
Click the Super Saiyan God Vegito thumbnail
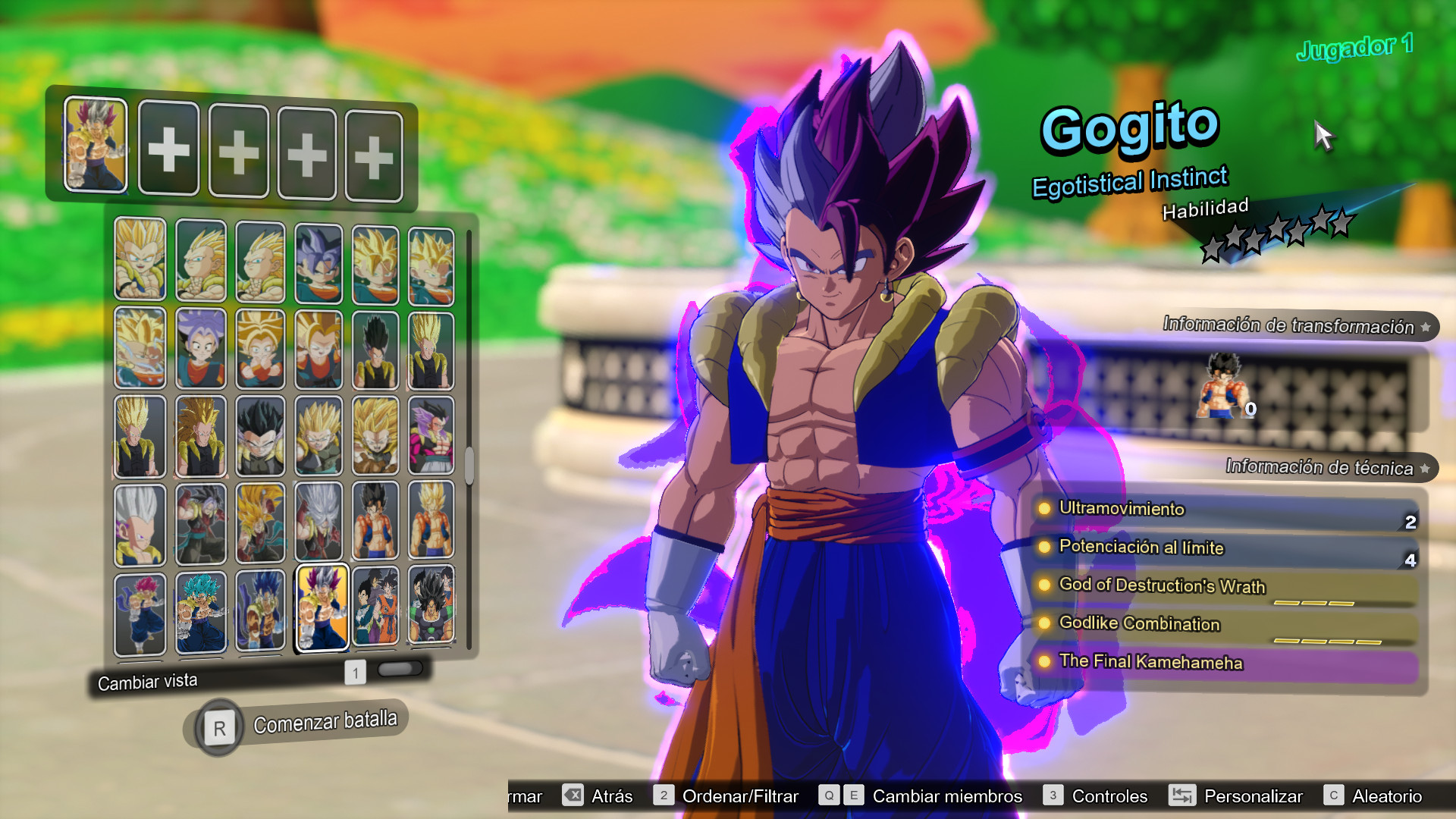[x=140, y=613]
